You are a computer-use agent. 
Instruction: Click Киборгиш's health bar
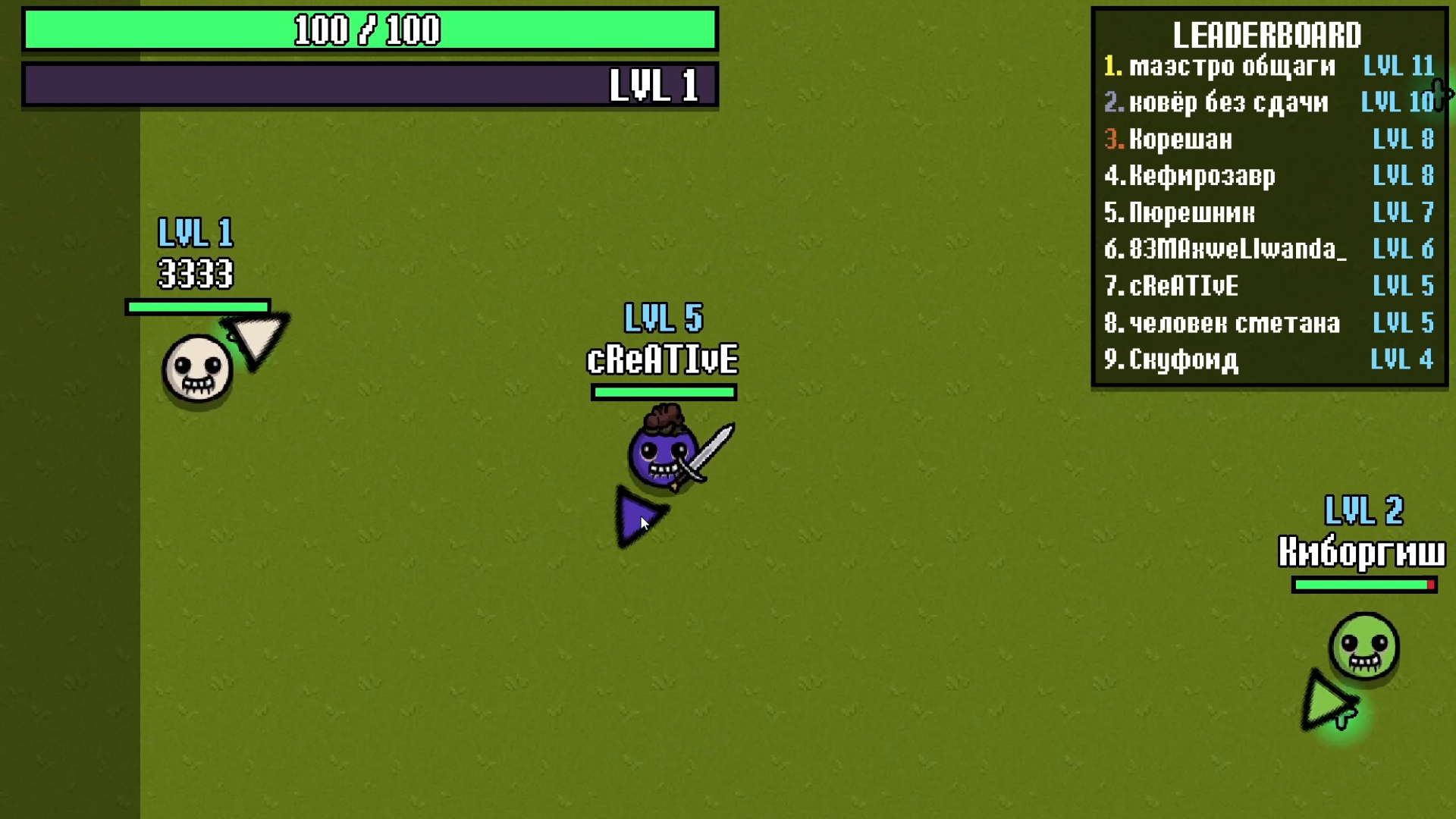(x=1361, y=585)
